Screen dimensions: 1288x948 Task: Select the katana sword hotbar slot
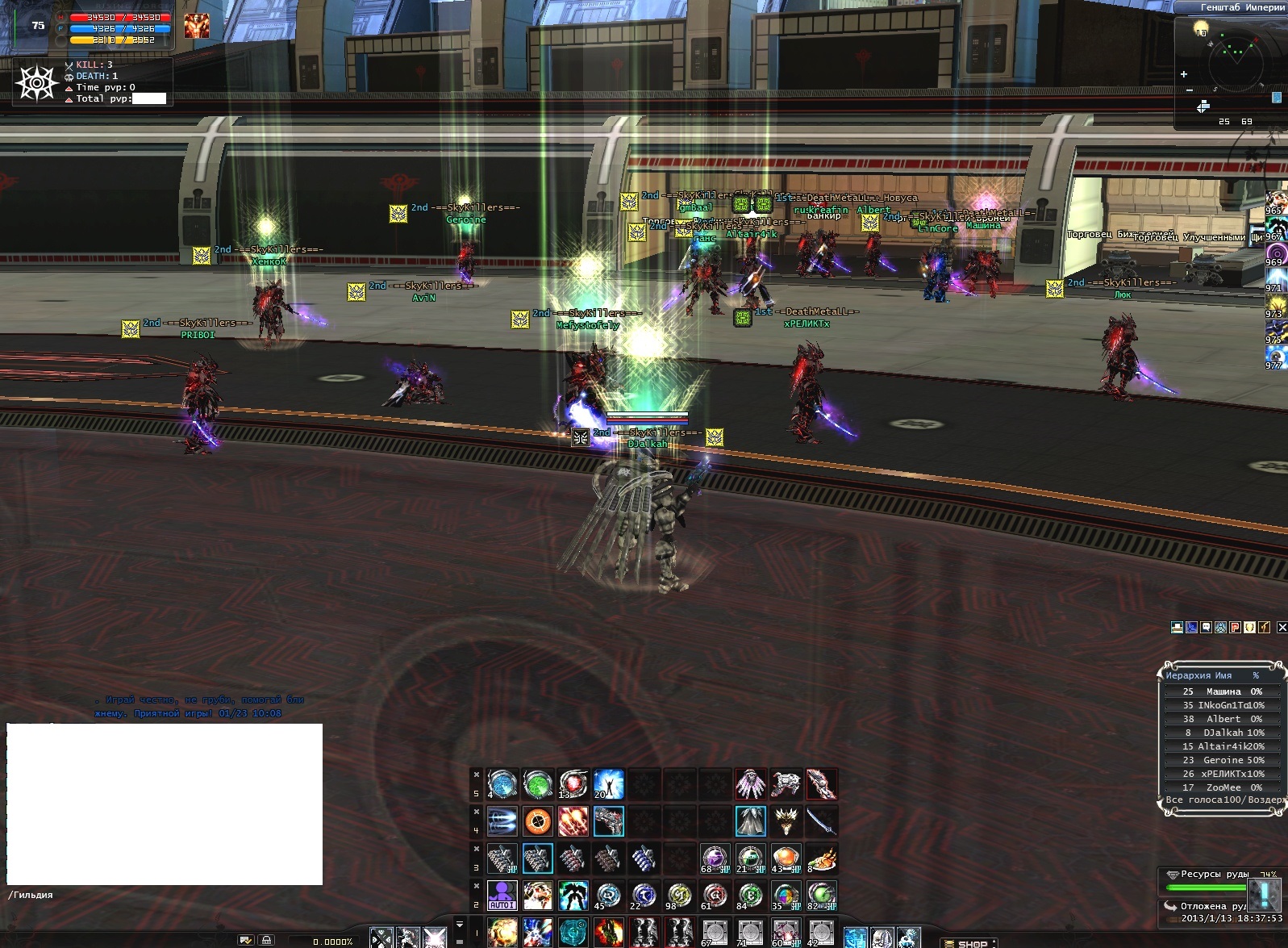[821, 821]
